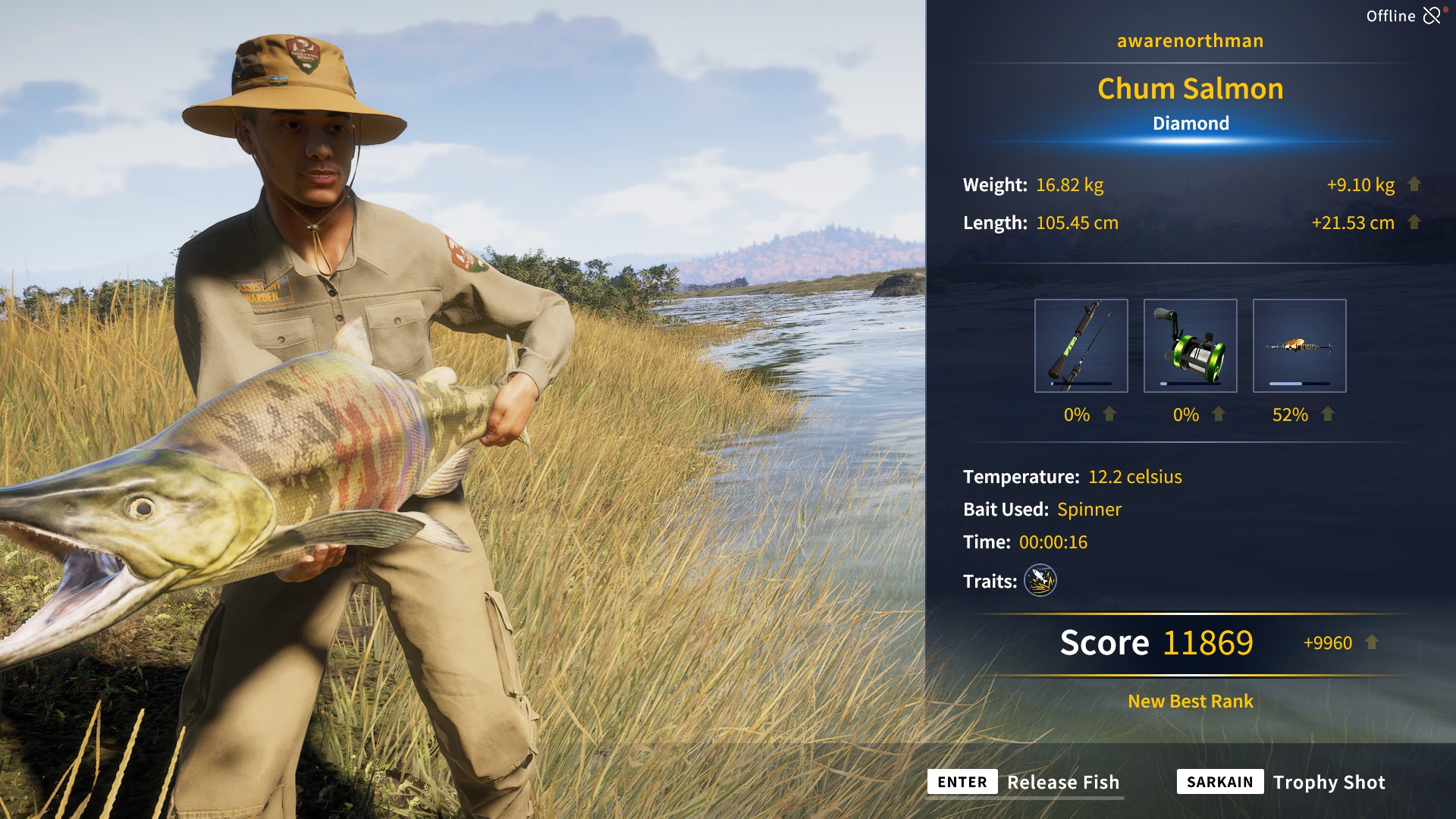Screen dimensions: 1456x819
Task: Click the spinner lure equipment icon
Action: coord(1298,345)
